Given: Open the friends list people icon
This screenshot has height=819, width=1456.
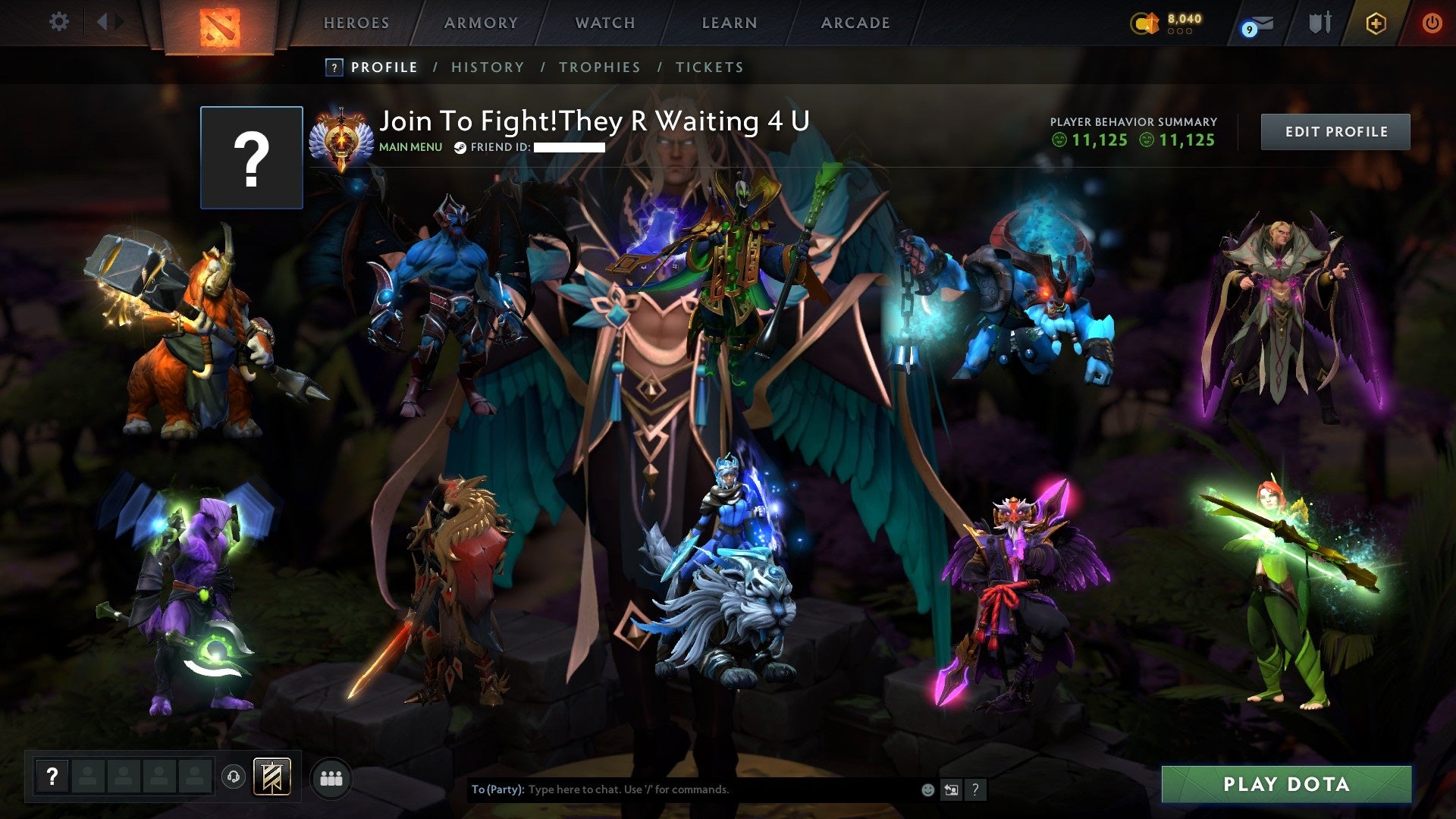Looking at the screenshot, I should pos(331,778).
